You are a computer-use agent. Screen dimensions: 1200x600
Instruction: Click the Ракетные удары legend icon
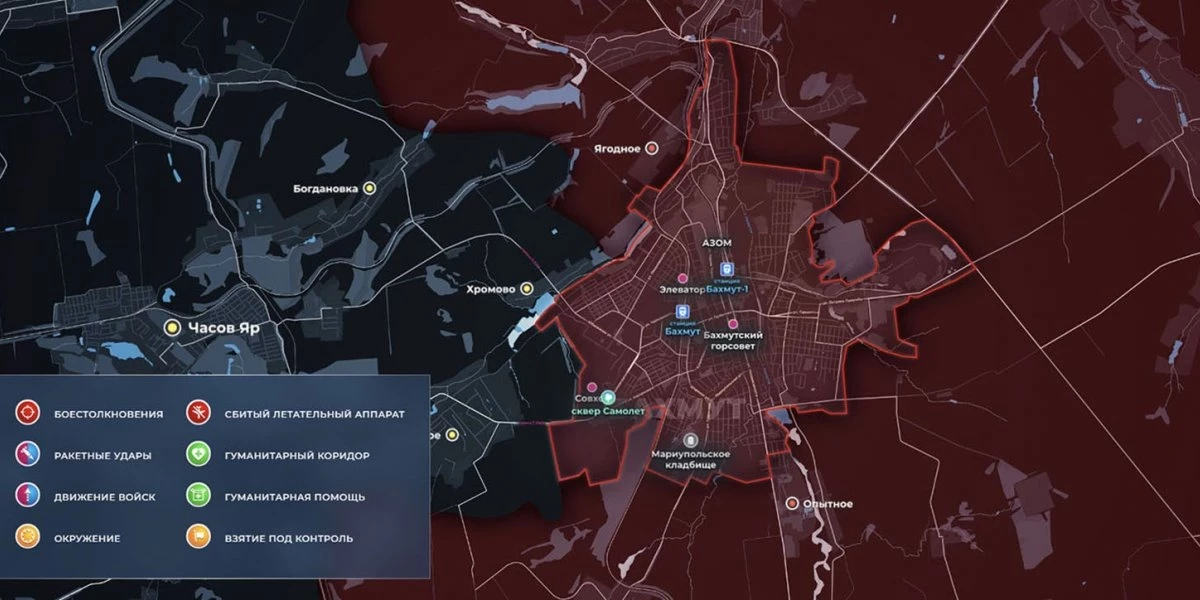click(27, 455)
